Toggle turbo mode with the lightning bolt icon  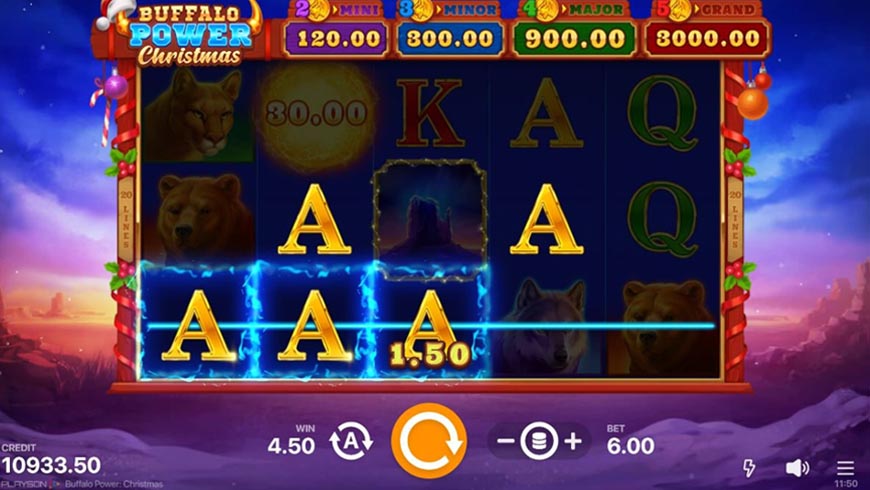tap(749, 468)
